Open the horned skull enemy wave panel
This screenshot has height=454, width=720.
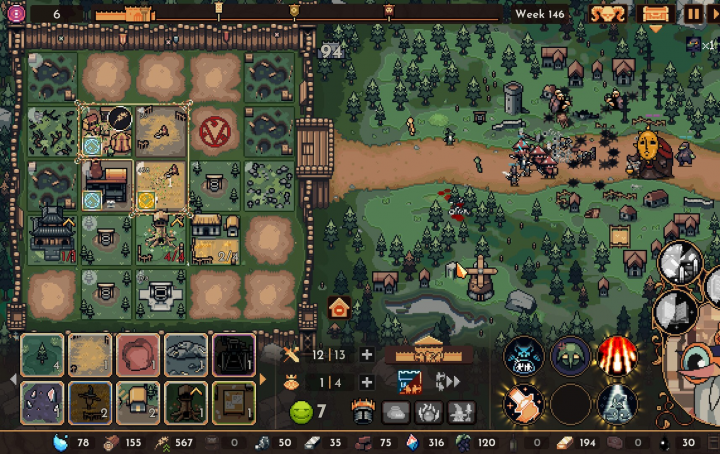tap(606, 14)
